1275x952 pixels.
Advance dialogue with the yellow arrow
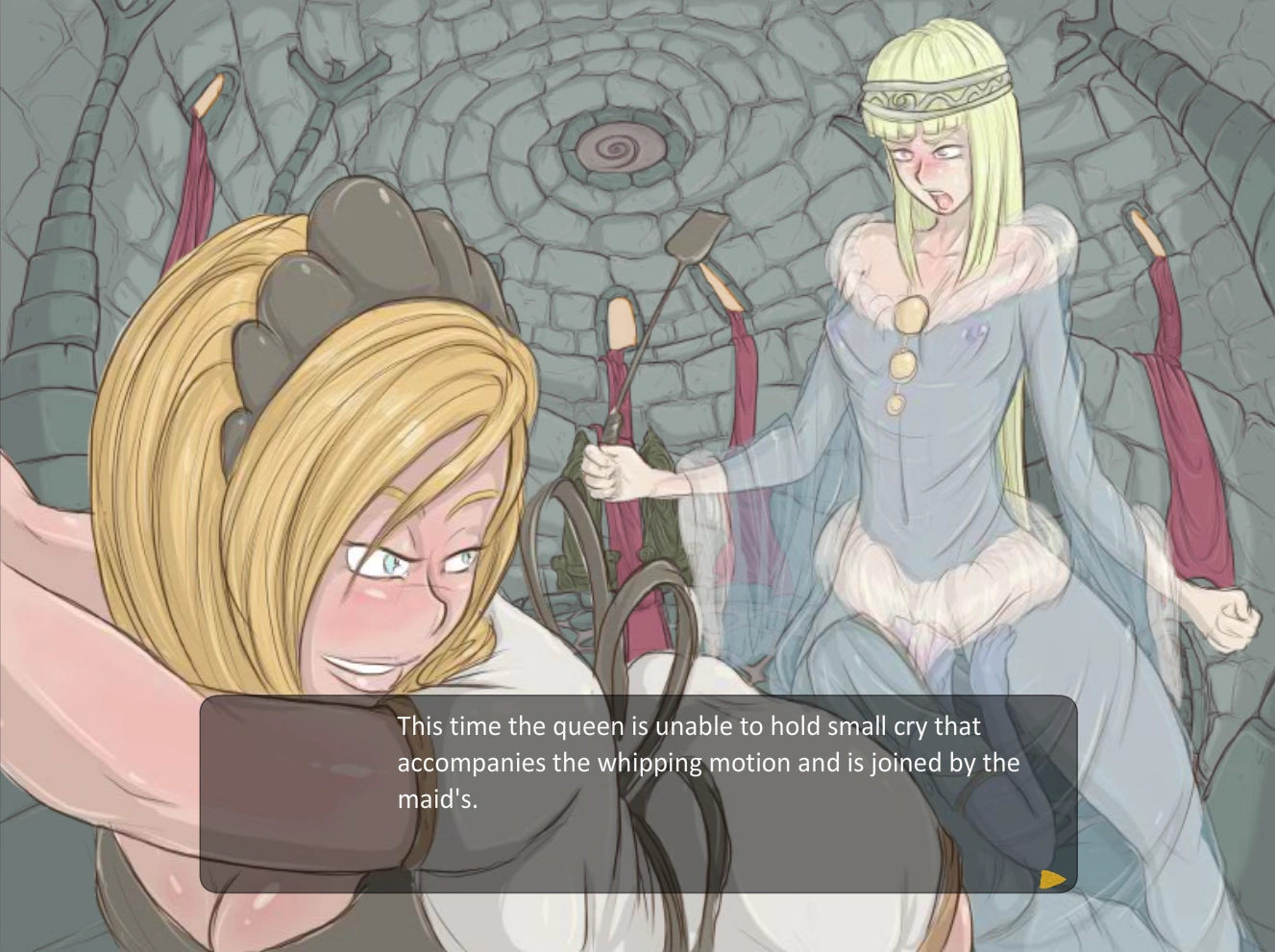click(1052, 878)
